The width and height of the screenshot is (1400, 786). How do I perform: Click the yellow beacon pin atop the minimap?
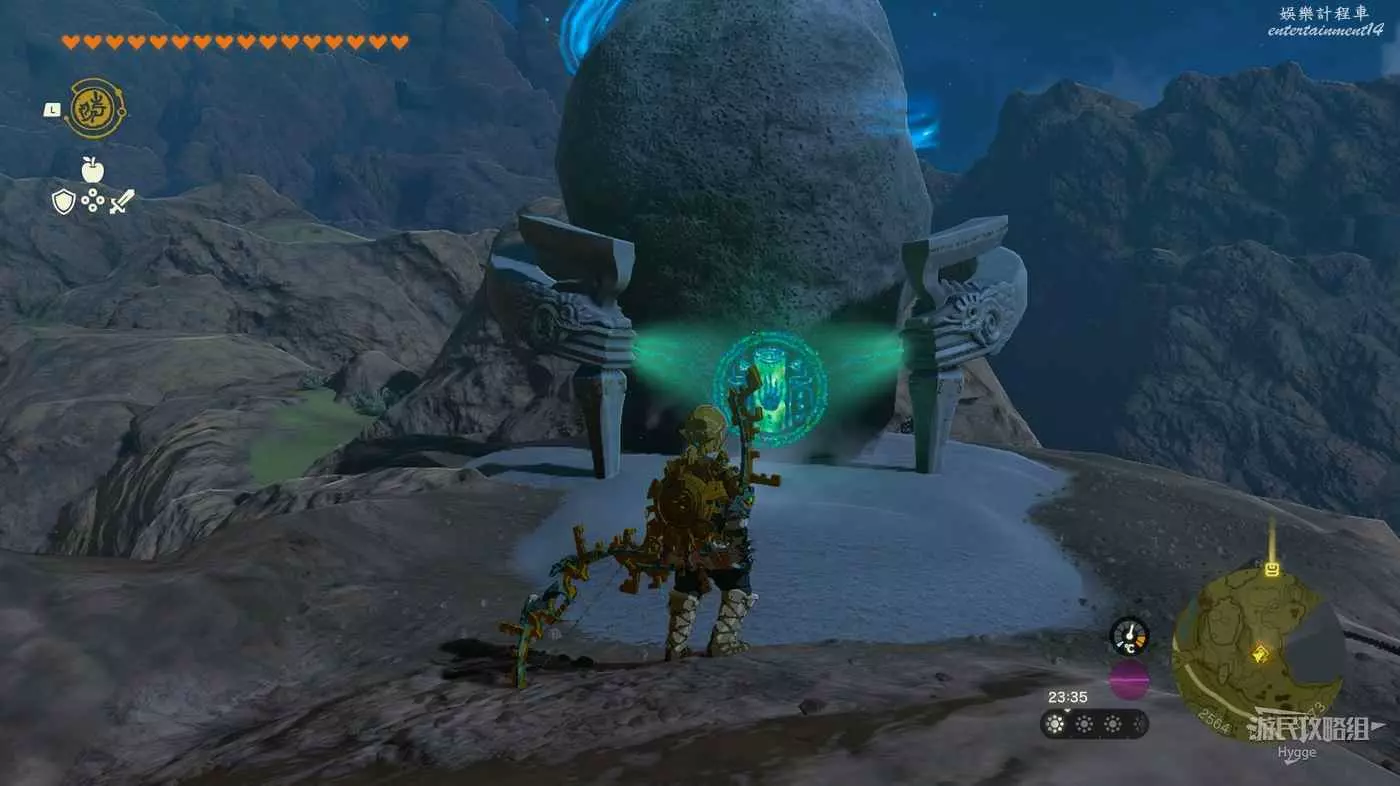pos(1272,568)
